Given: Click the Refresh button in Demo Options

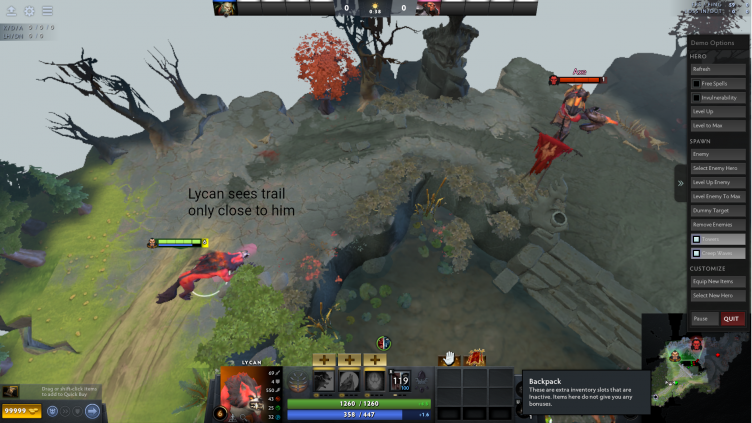Looking at the screenshot, I should [x=717, y=69].
